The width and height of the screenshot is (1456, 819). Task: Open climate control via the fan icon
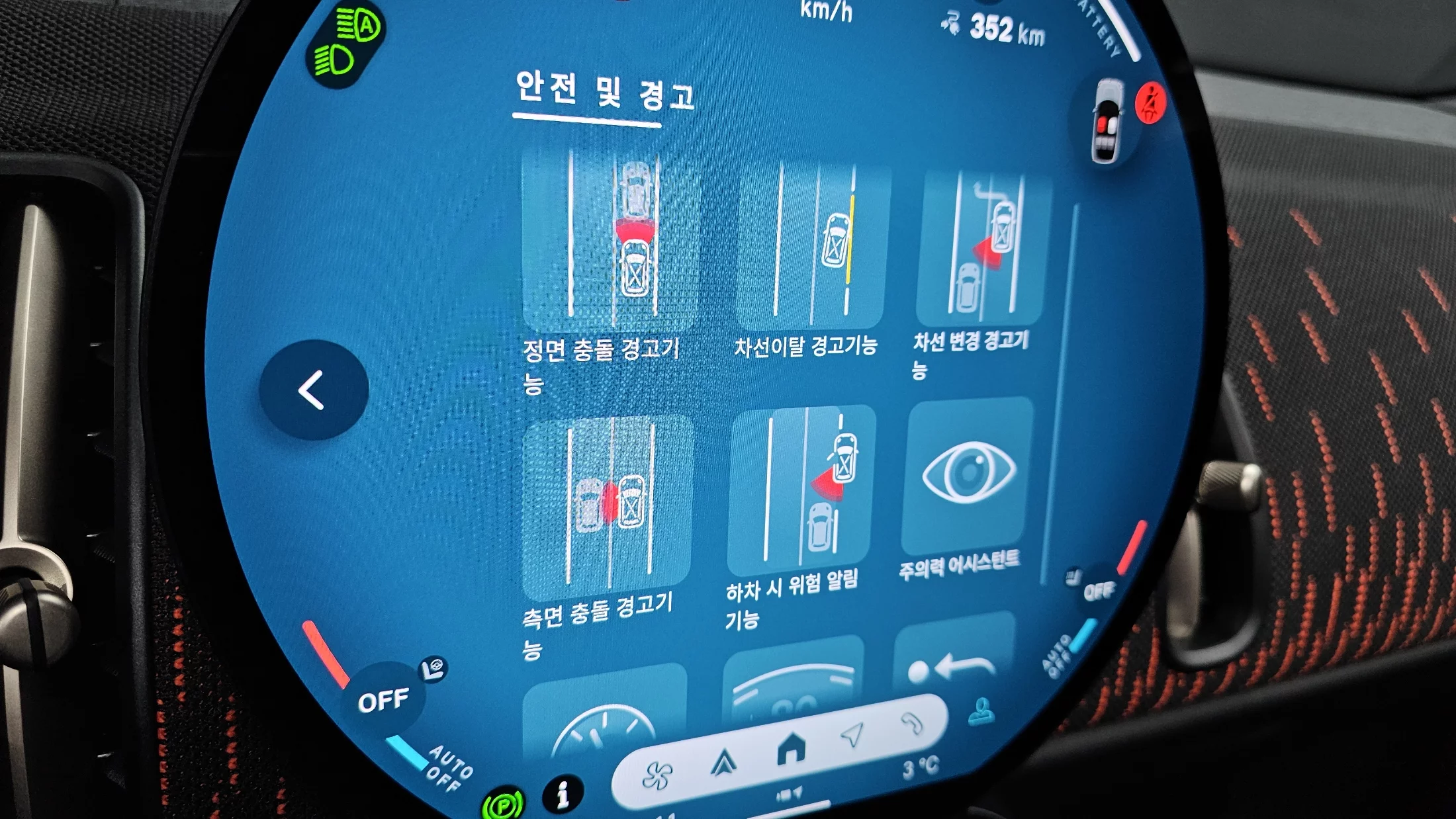[x=657, y=775]
